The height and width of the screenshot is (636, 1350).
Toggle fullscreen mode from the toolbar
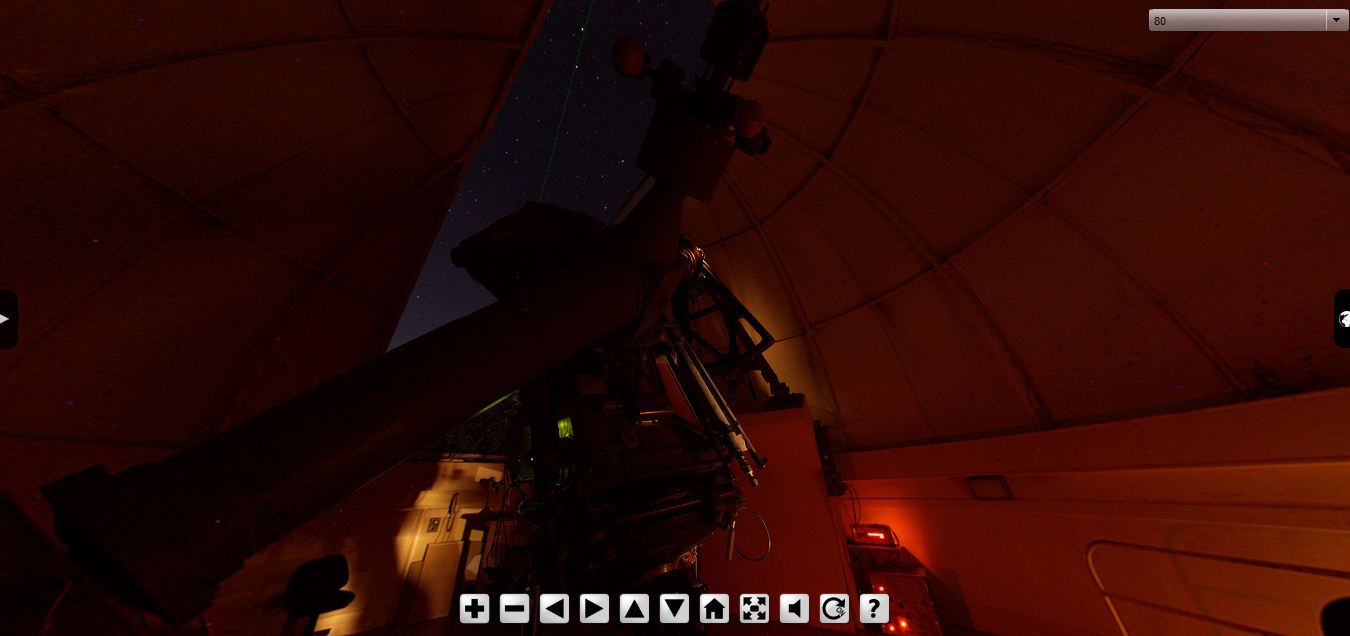[x=754, y=608]
